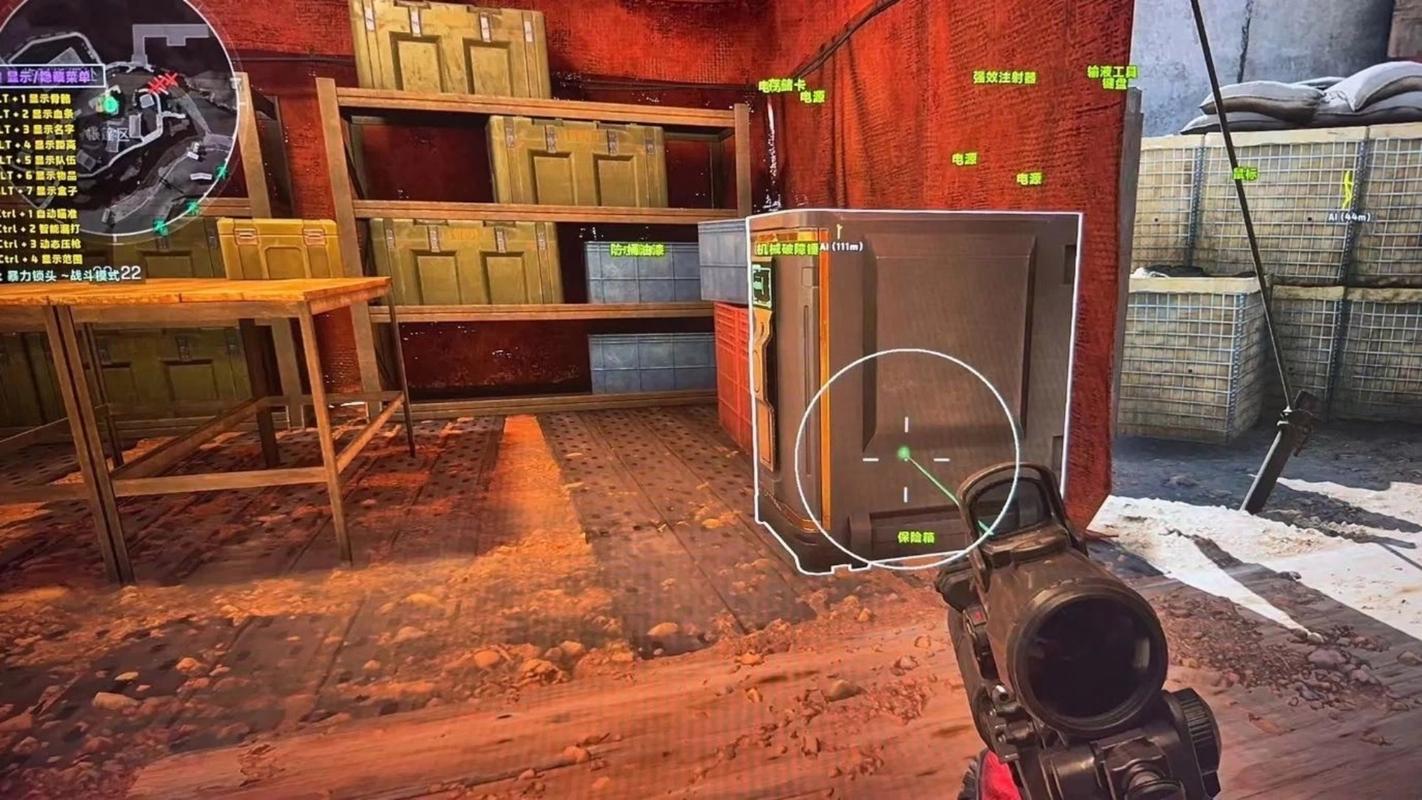Click the 显示/隐藏菜单 menu header
Image resolution: width=1422 pixels, height=800 pixels.
(52, 77)
